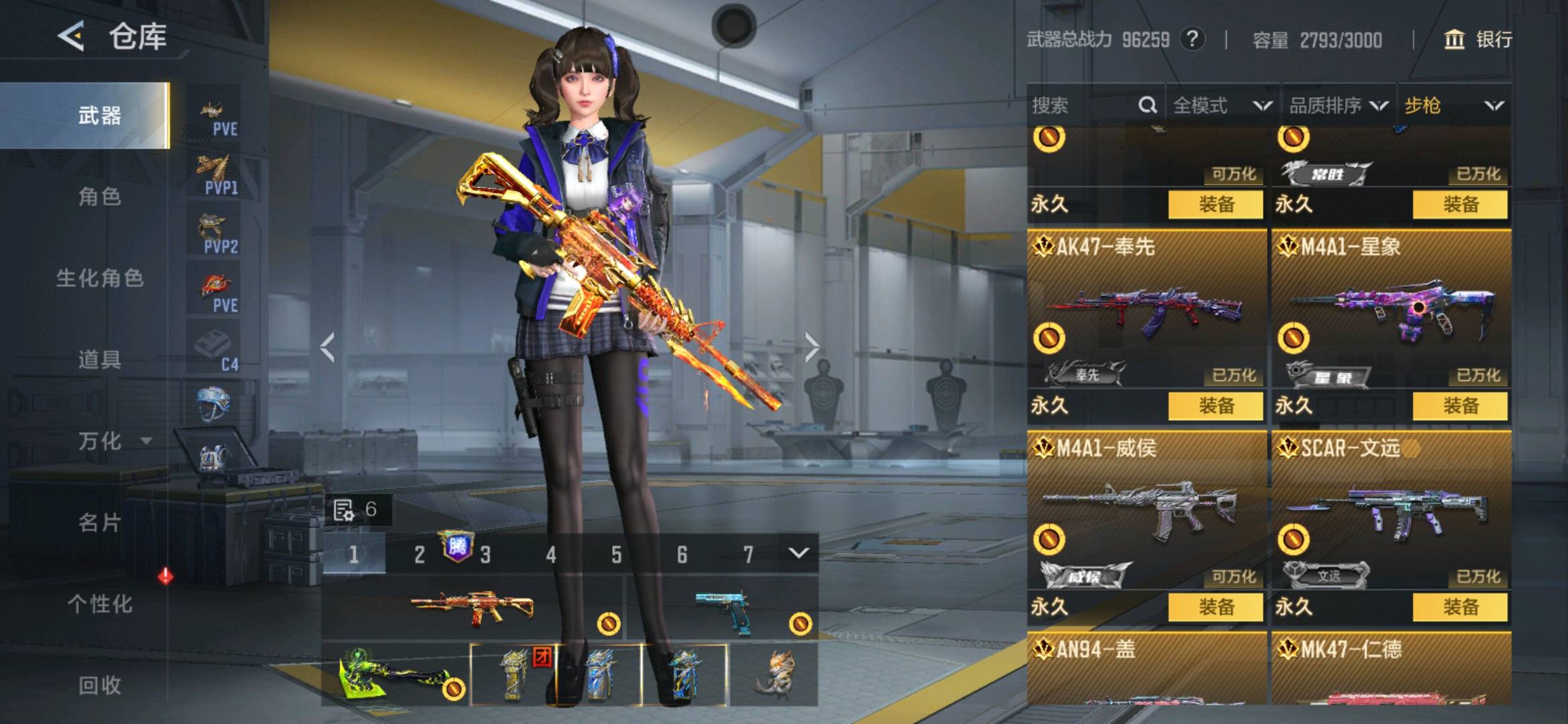Open the 回收 recycle section
This screenshot has height=724, width=1568.
(x=99, y=685)
